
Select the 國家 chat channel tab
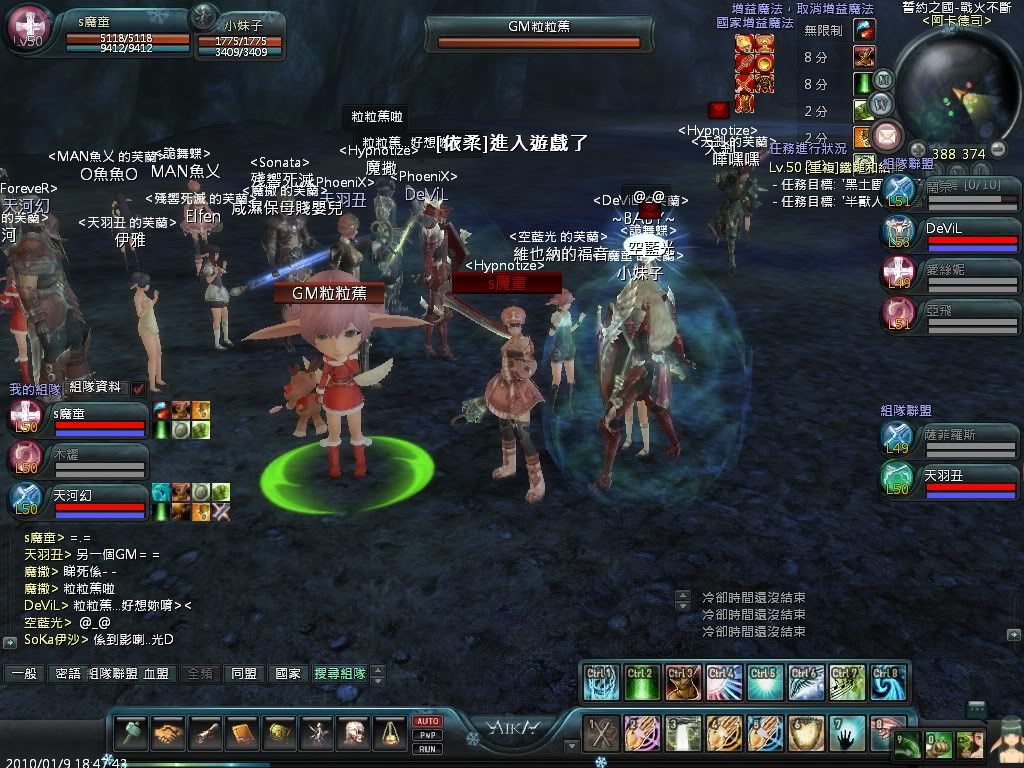click(x=287, y=674)
